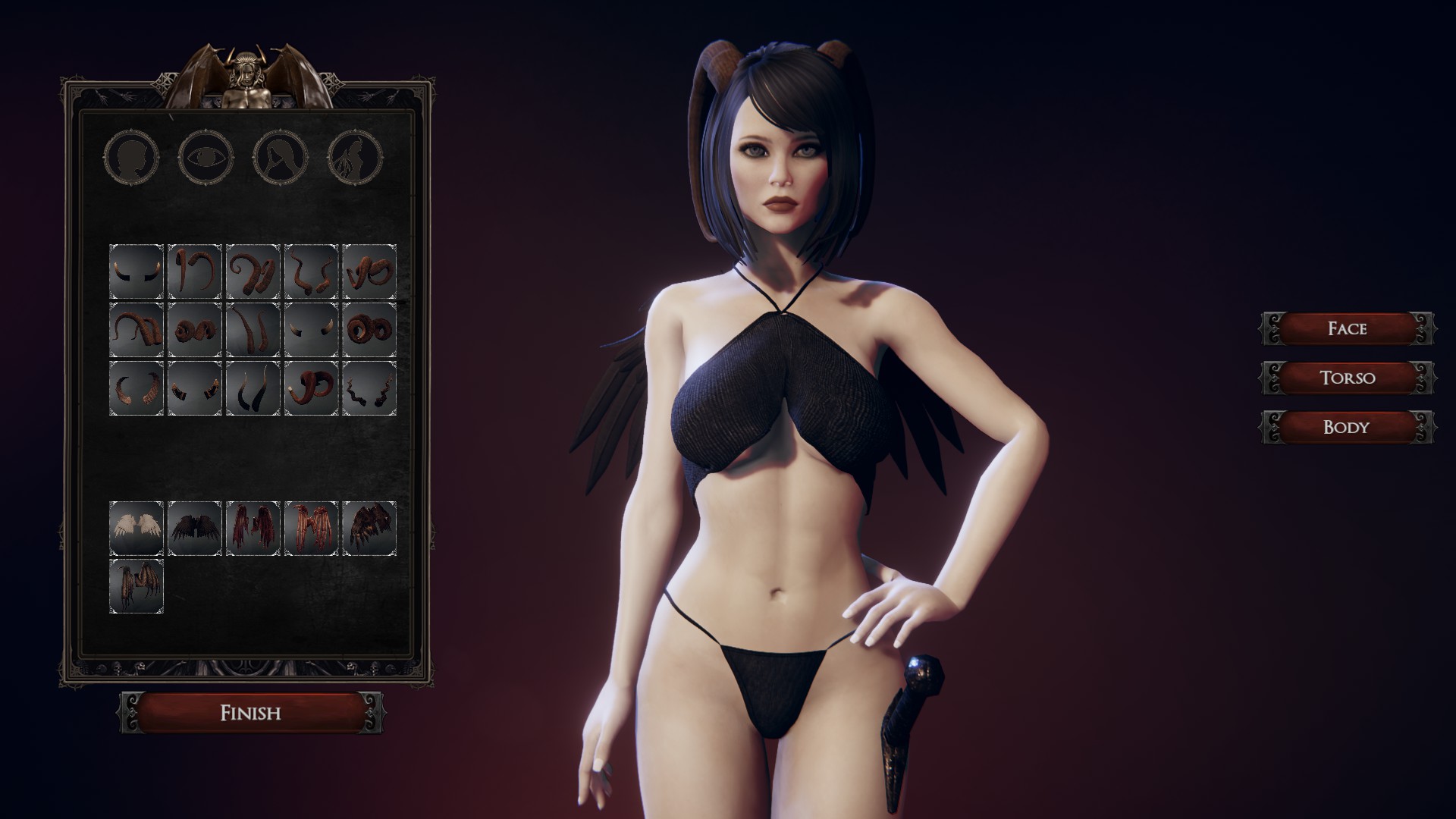Open the Face customization section

[1347, 328]
